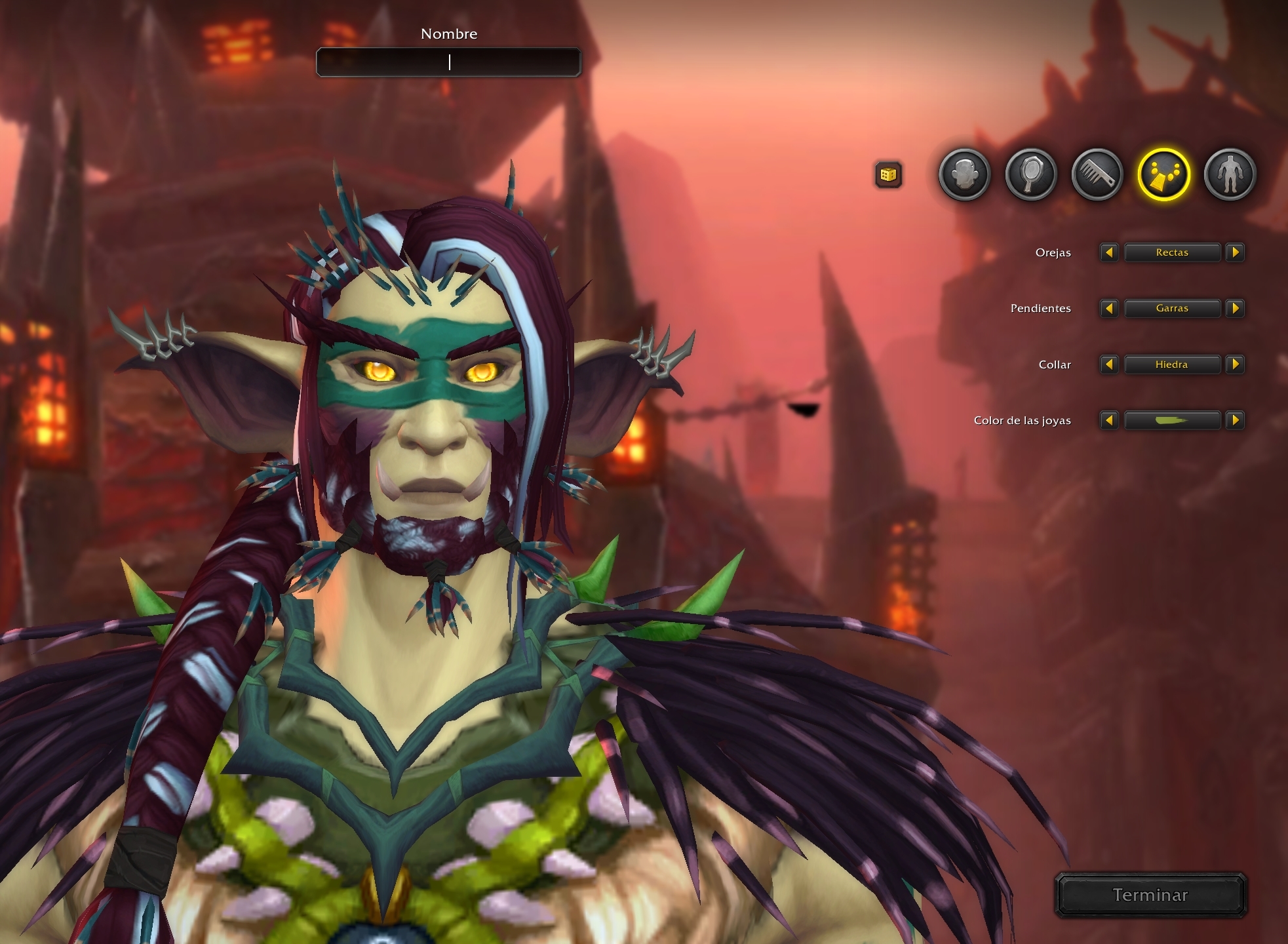
Task: Pick previous Color de las joyas
Action: [x=1109, y=420]
